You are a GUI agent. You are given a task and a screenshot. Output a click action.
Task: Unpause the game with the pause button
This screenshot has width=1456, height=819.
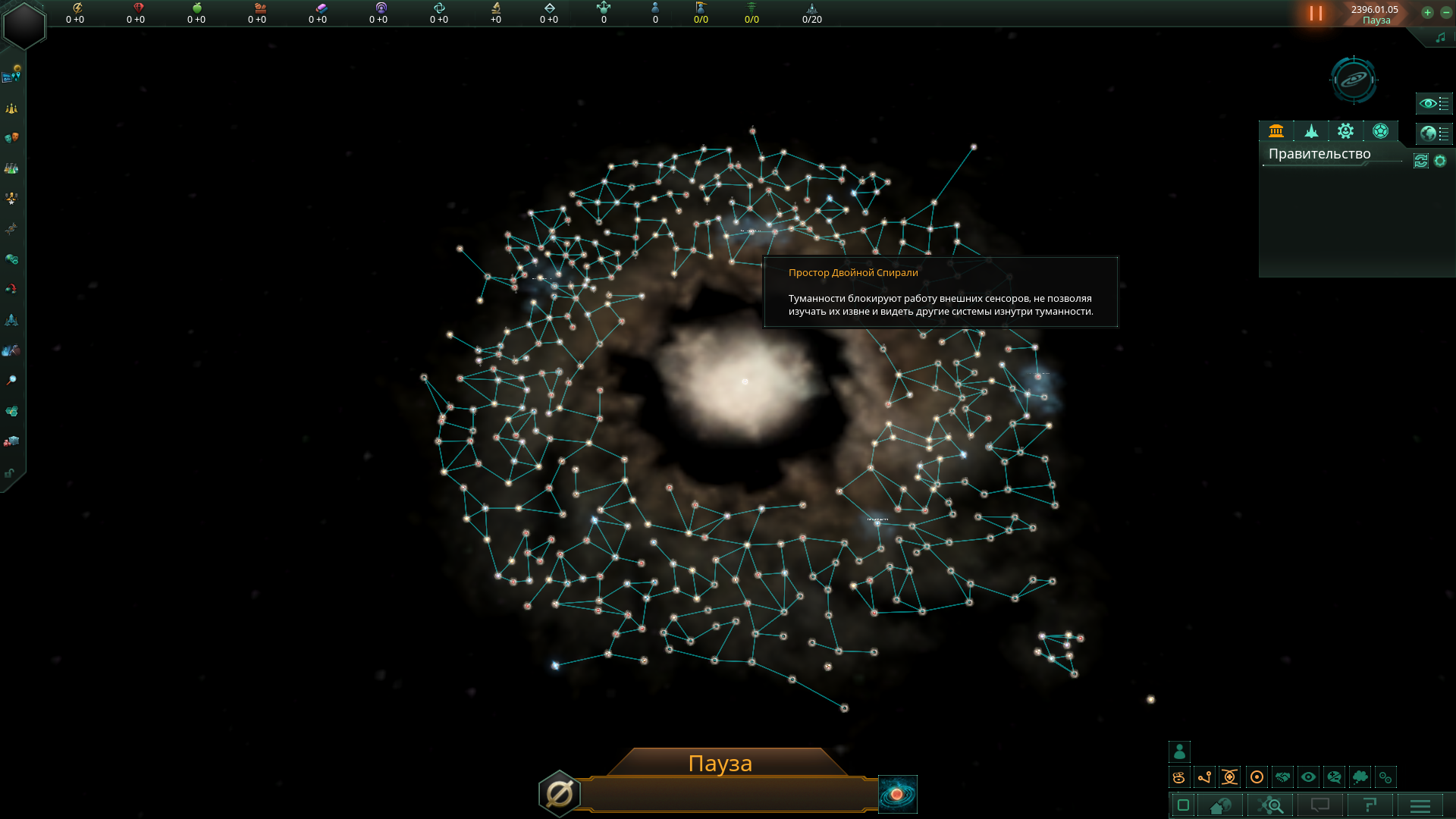pyautogui.click(x=1316, y=14)
